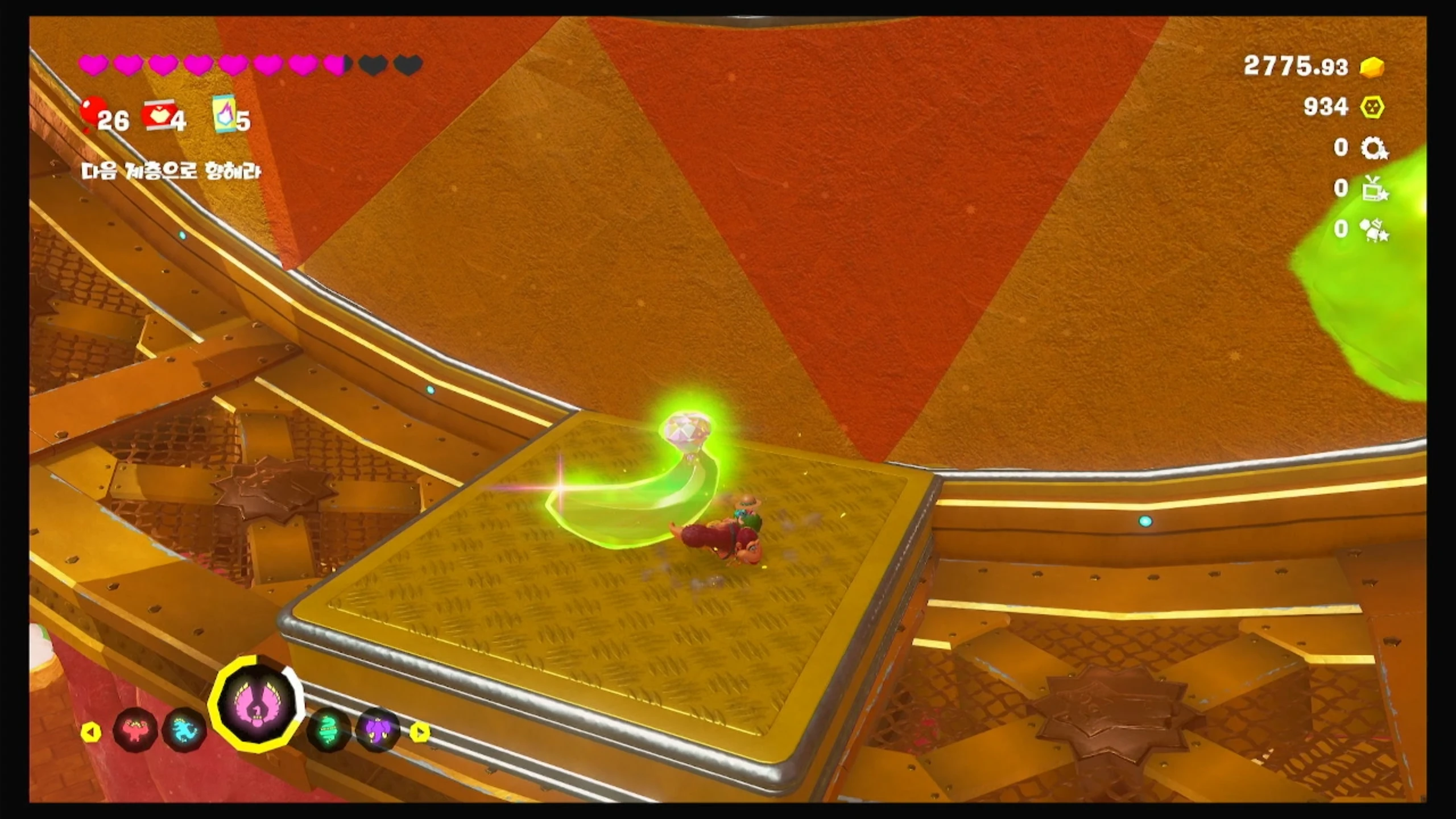Use the red heart juice can
Image resolution: width=1456 pixels, height=819 pixels.
pyautogui.click(x=159, y=116)
